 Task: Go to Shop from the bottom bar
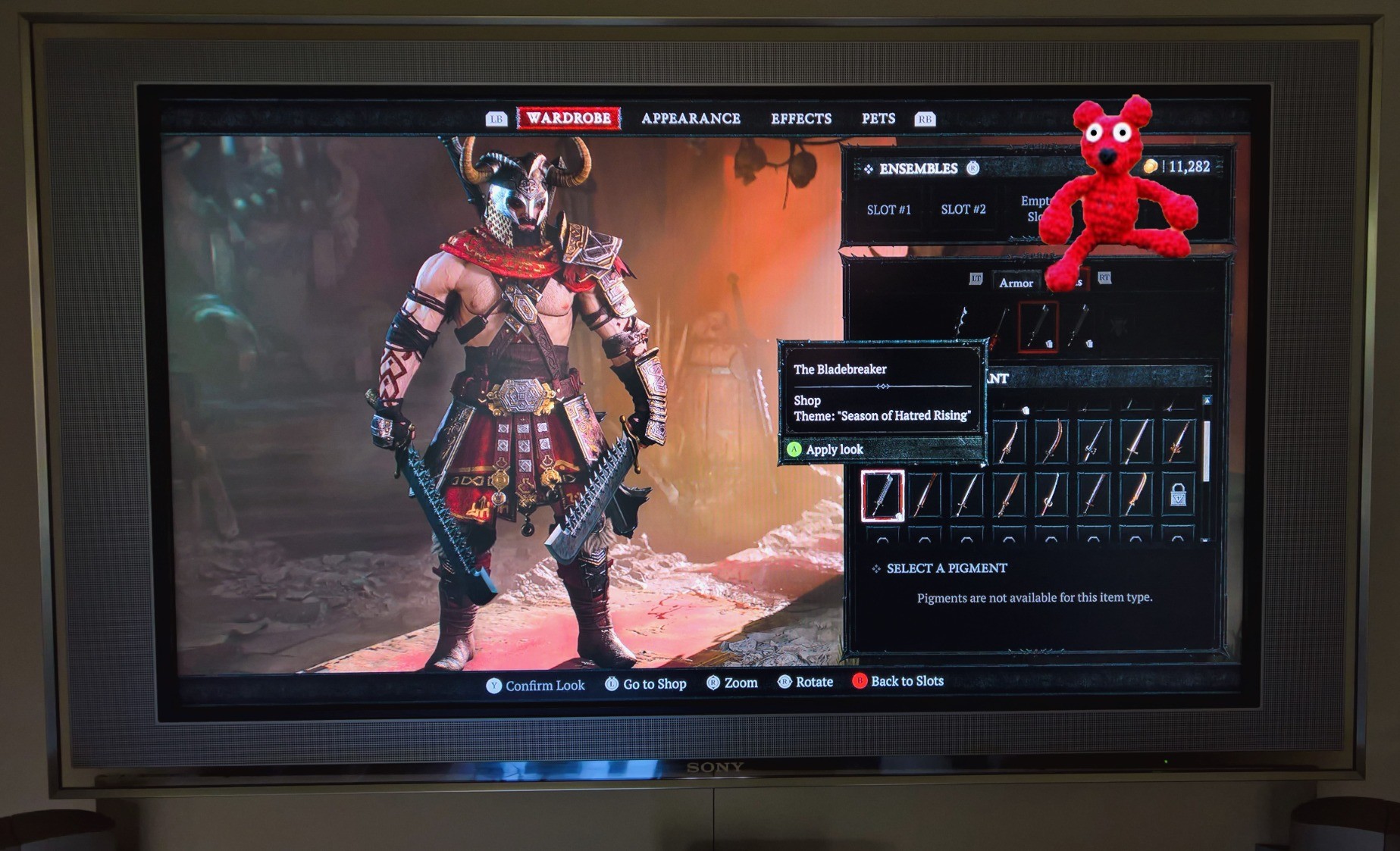coord(646,684)
